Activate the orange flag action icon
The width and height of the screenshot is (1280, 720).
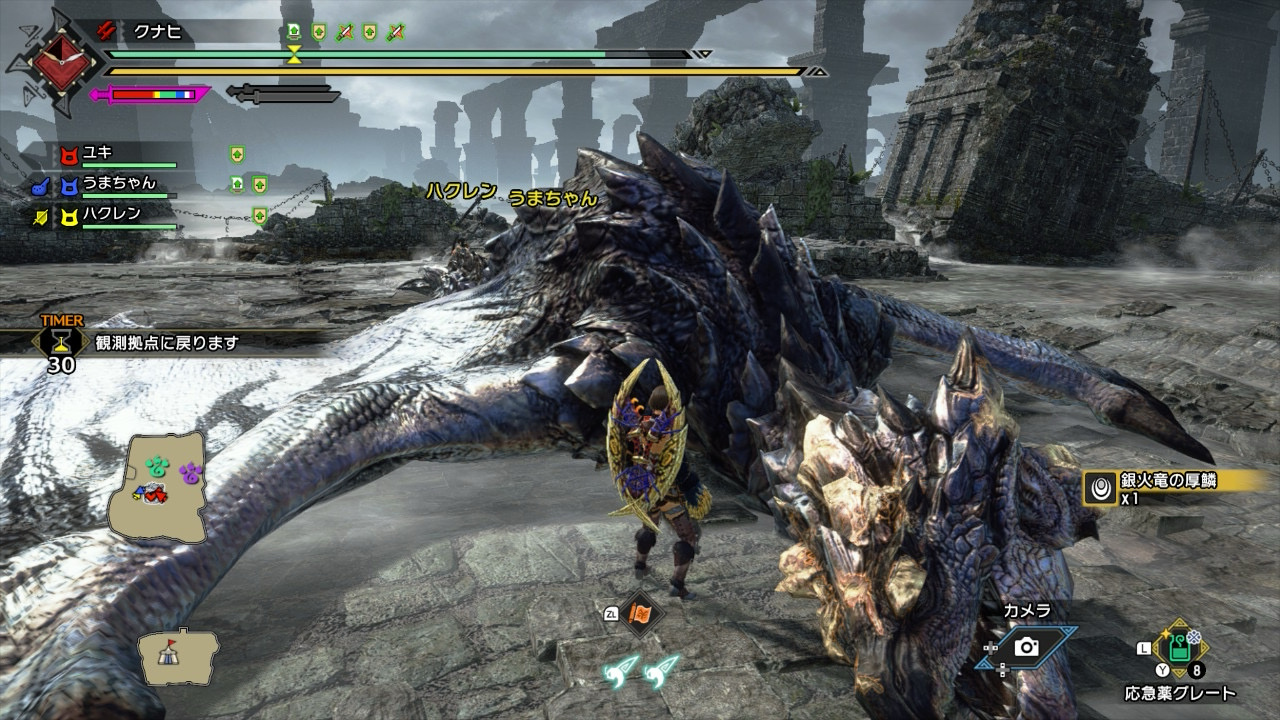[x=637, y=615]
